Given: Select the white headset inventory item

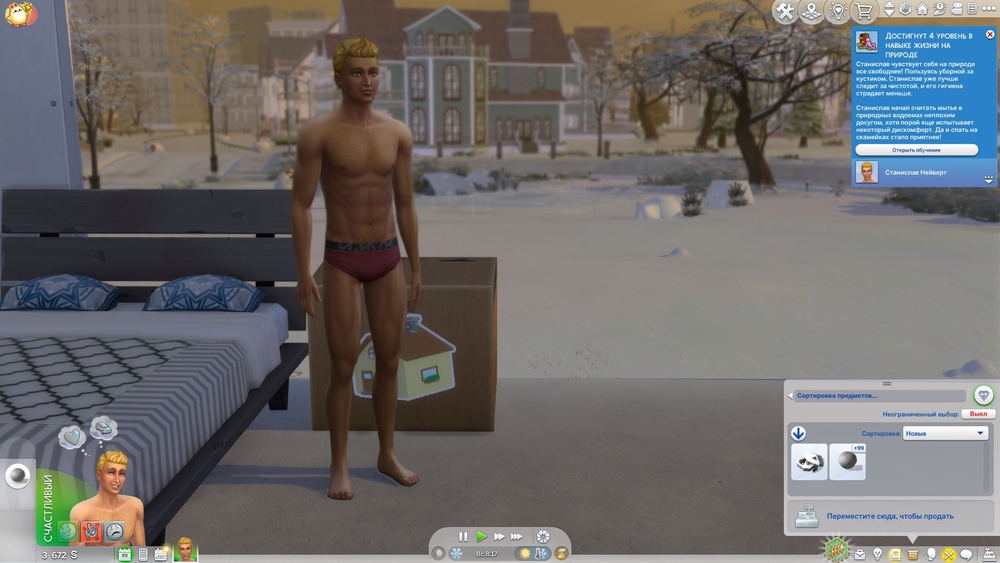Looking at the screenshot, I should pyautogui.click(x=809, y=462).
